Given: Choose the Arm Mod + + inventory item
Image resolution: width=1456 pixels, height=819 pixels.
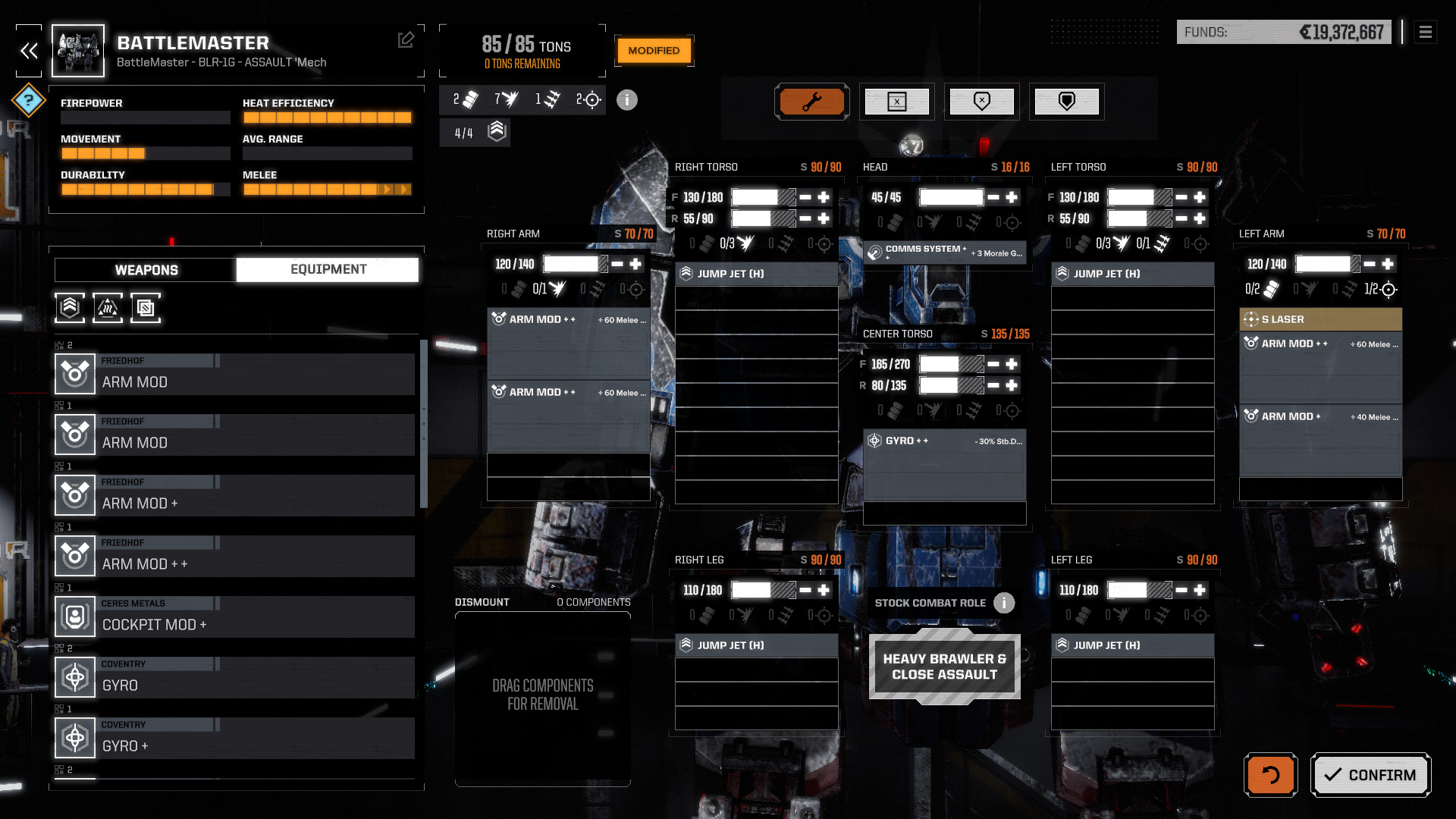Looking at the screenshot, I should 235,556.
